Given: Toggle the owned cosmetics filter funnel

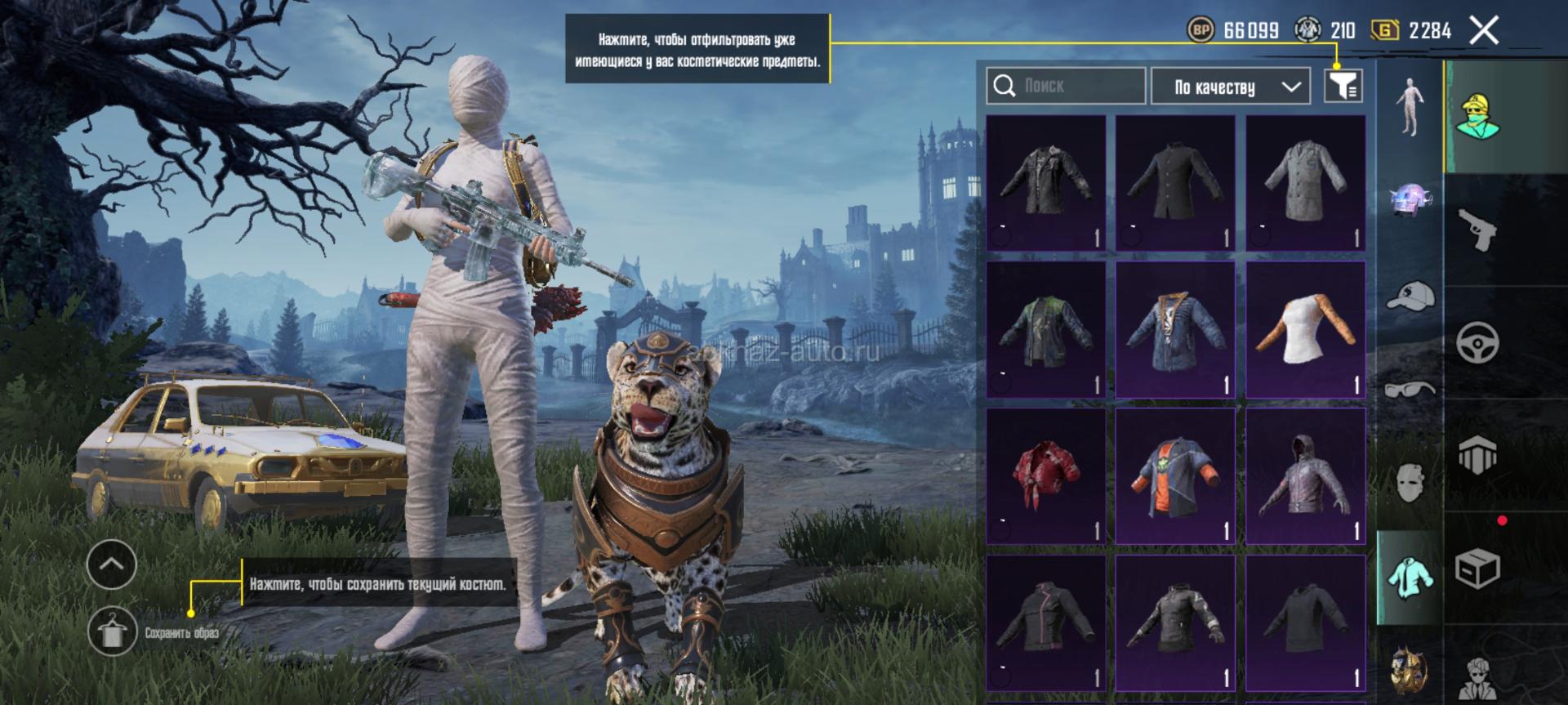Looking at the screenshot, I should [x=1343, y=85].
